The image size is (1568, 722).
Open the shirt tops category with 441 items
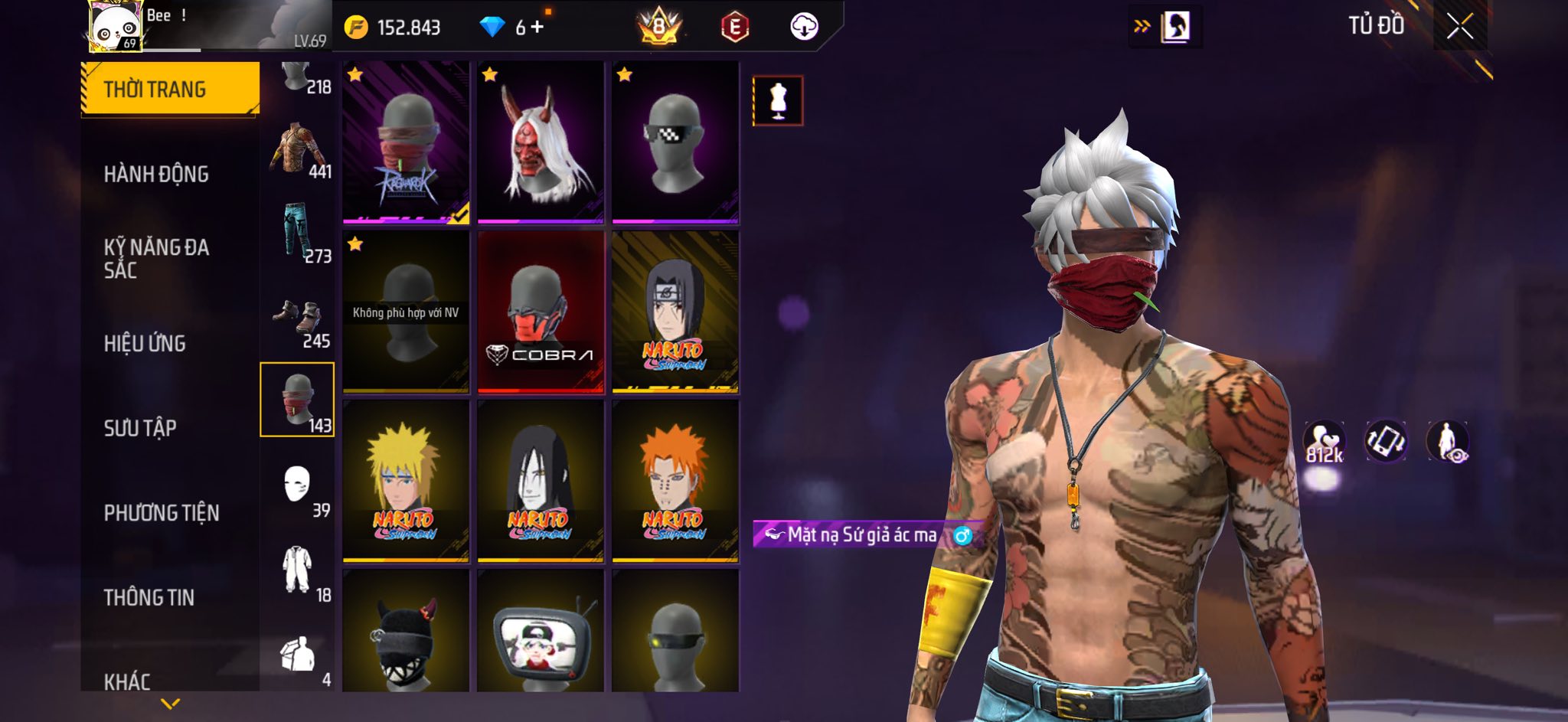298,150
